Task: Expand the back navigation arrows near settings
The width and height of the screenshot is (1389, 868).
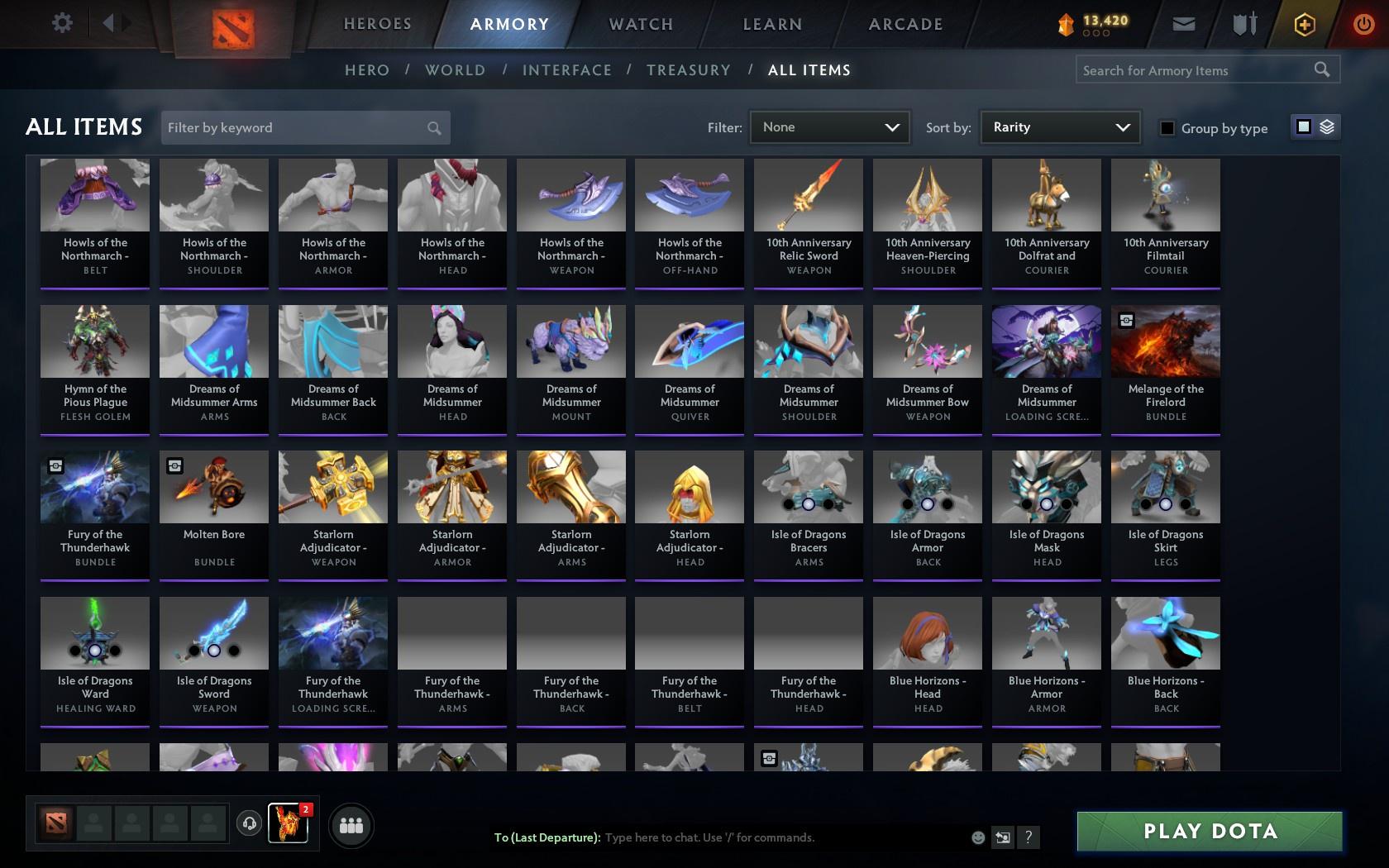Action: pyautogui.click(x=114, y=23)
